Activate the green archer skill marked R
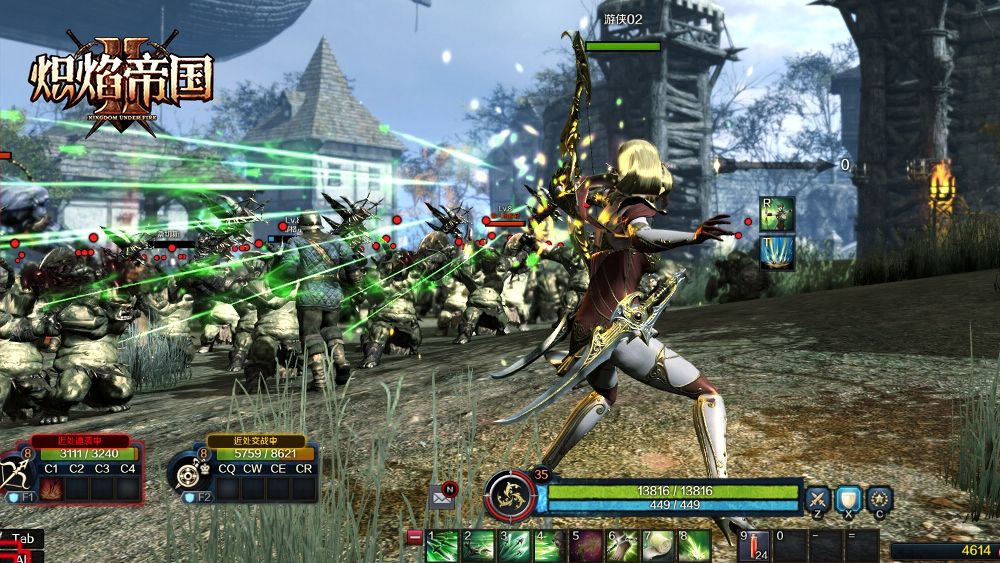This screenshot has height=563, width=1000. click(x=777, y=213)
